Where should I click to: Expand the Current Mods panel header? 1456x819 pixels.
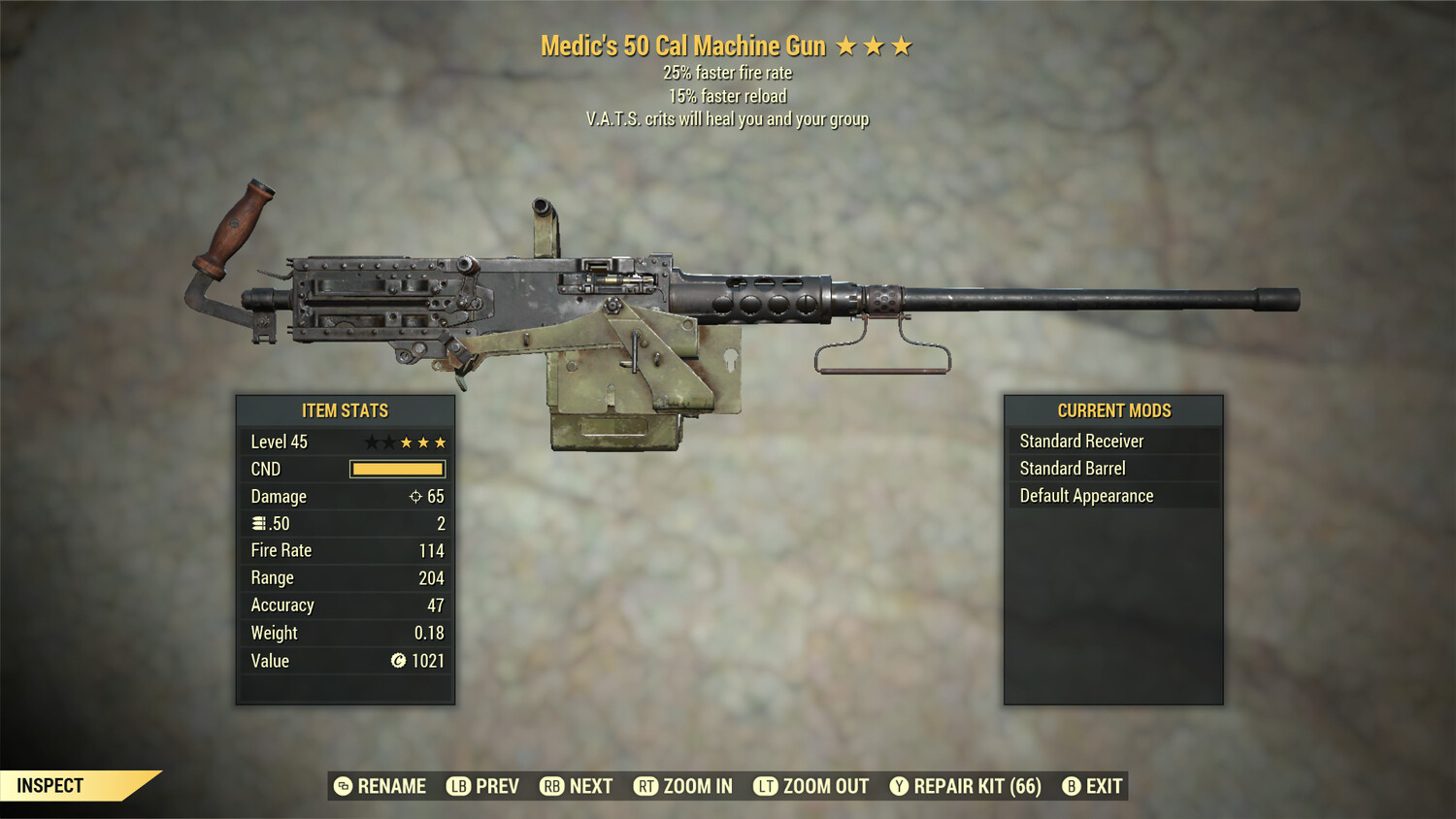point(1114,409)
